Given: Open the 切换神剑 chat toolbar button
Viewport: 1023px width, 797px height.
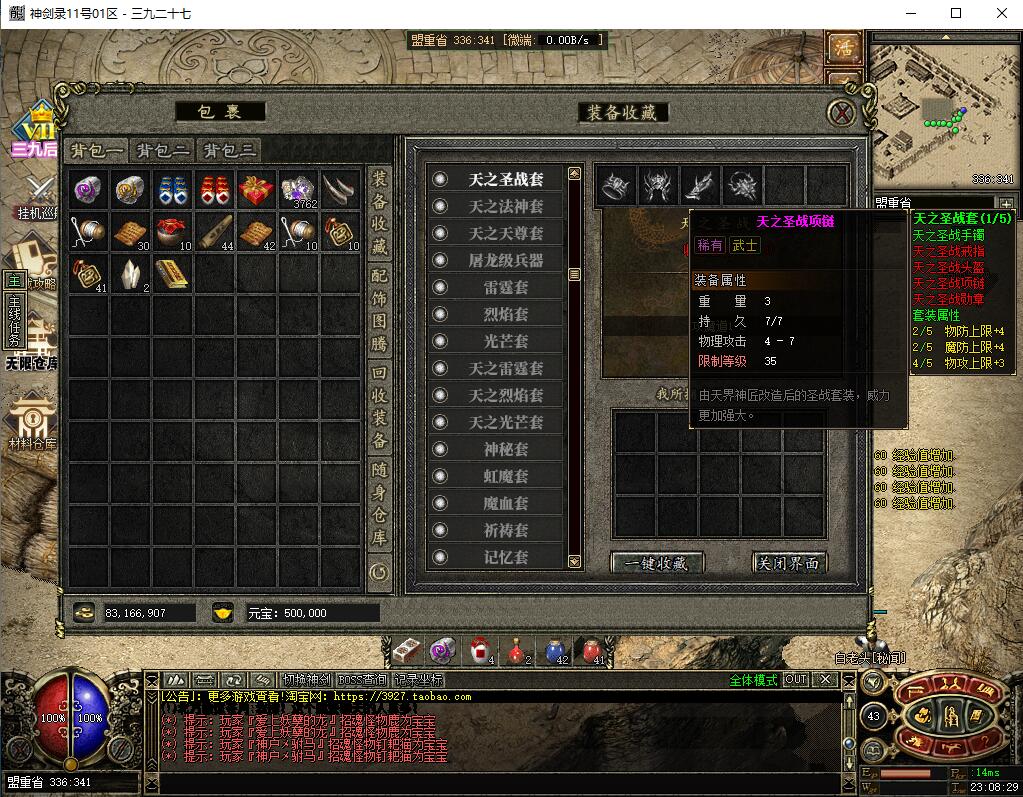Looking at the screenshot, I should click(x=306, y=679).
